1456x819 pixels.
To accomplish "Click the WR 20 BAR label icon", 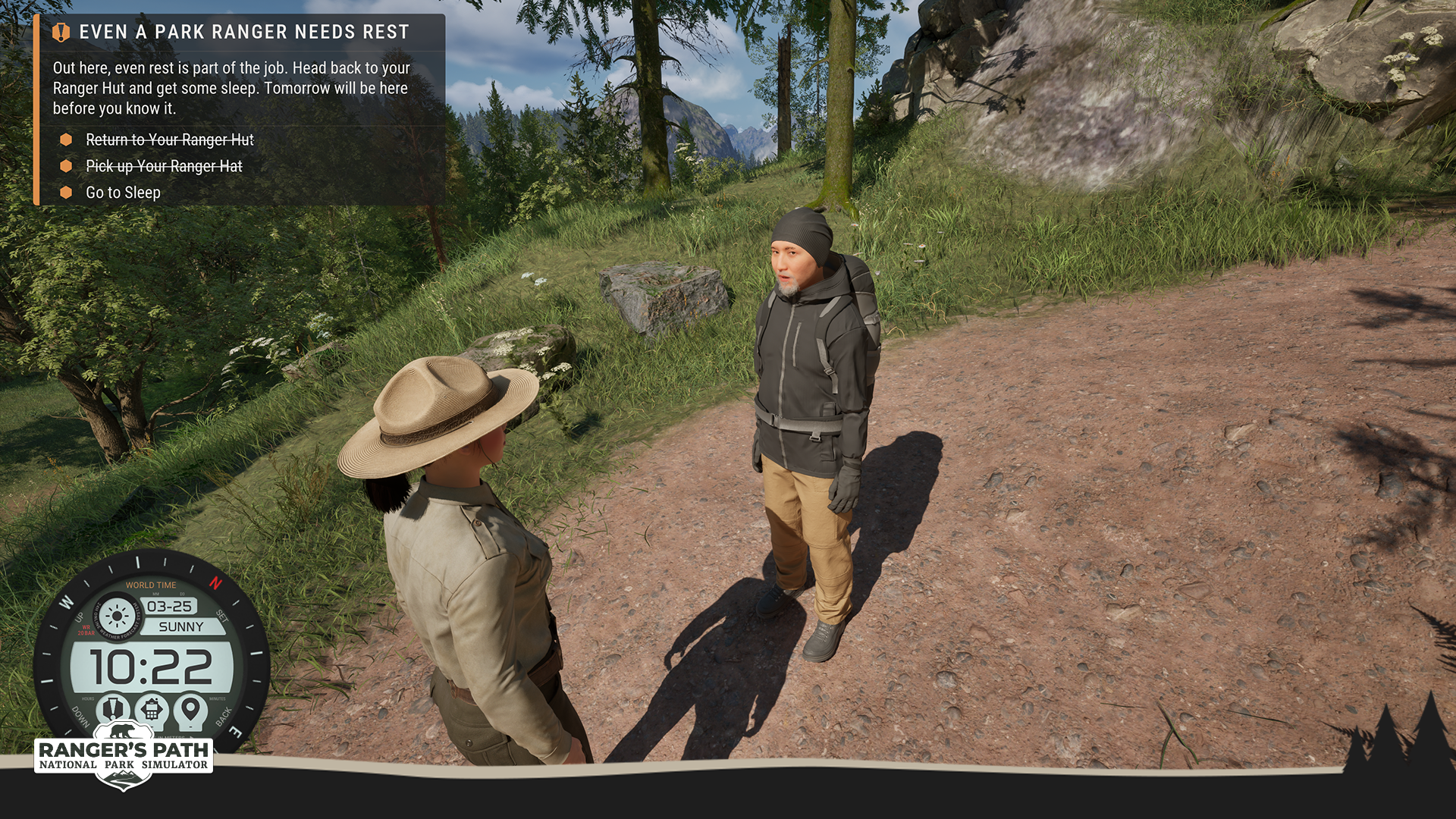I will coord(86,629).
